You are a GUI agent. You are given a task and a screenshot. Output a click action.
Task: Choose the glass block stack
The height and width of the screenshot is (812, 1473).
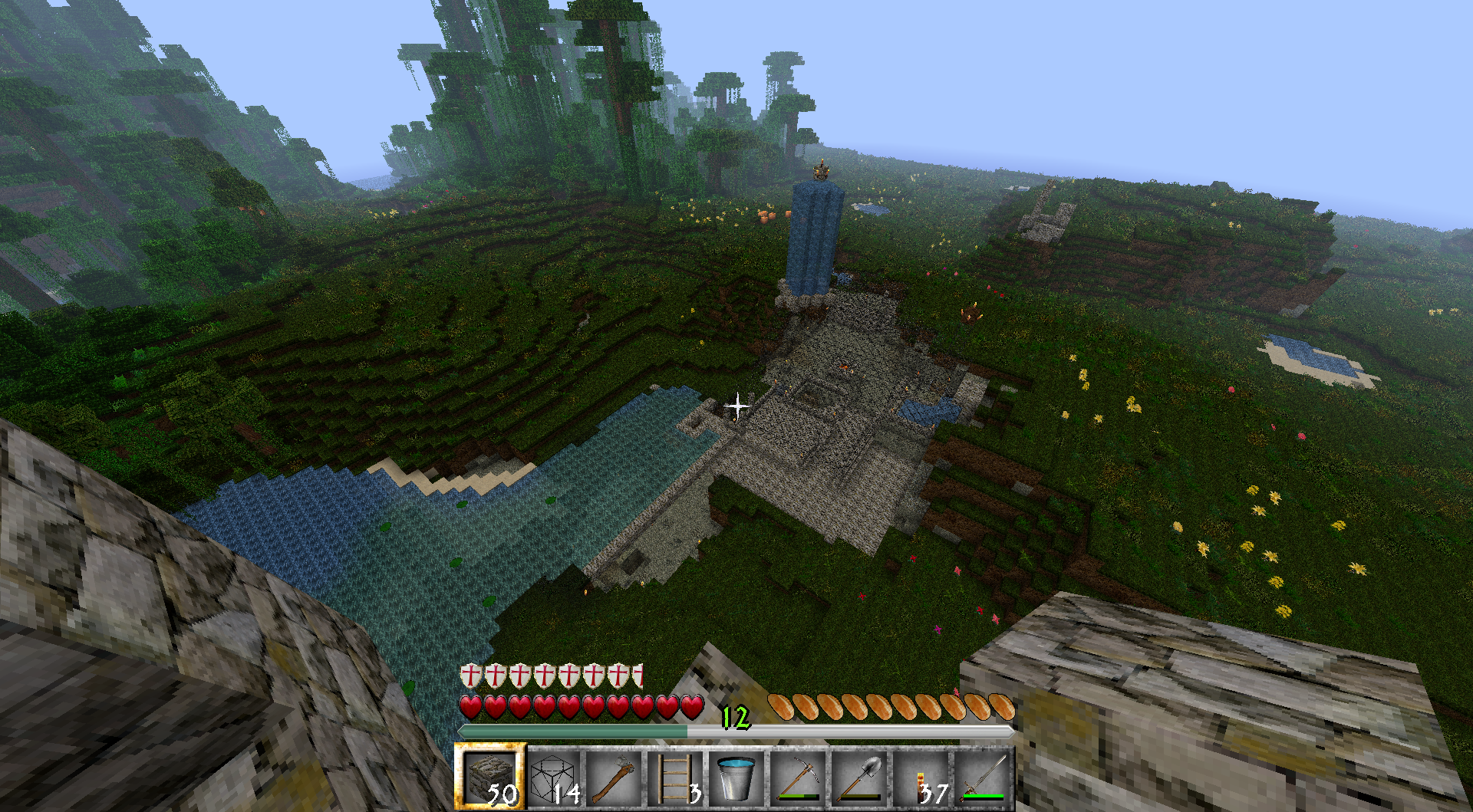point(552,777)
